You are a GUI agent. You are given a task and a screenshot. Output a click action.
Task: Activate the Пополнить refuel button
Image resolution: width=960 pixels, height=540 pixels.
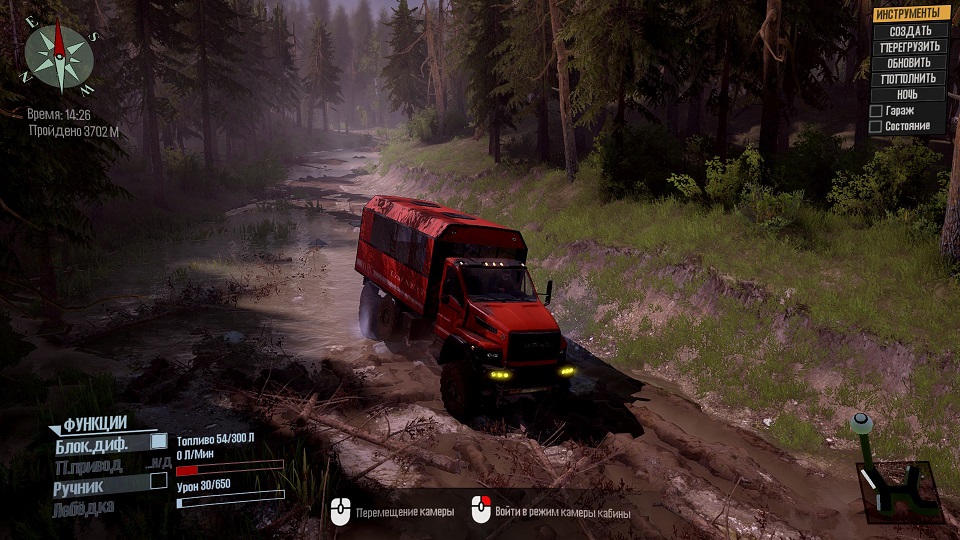click(911, 79)
